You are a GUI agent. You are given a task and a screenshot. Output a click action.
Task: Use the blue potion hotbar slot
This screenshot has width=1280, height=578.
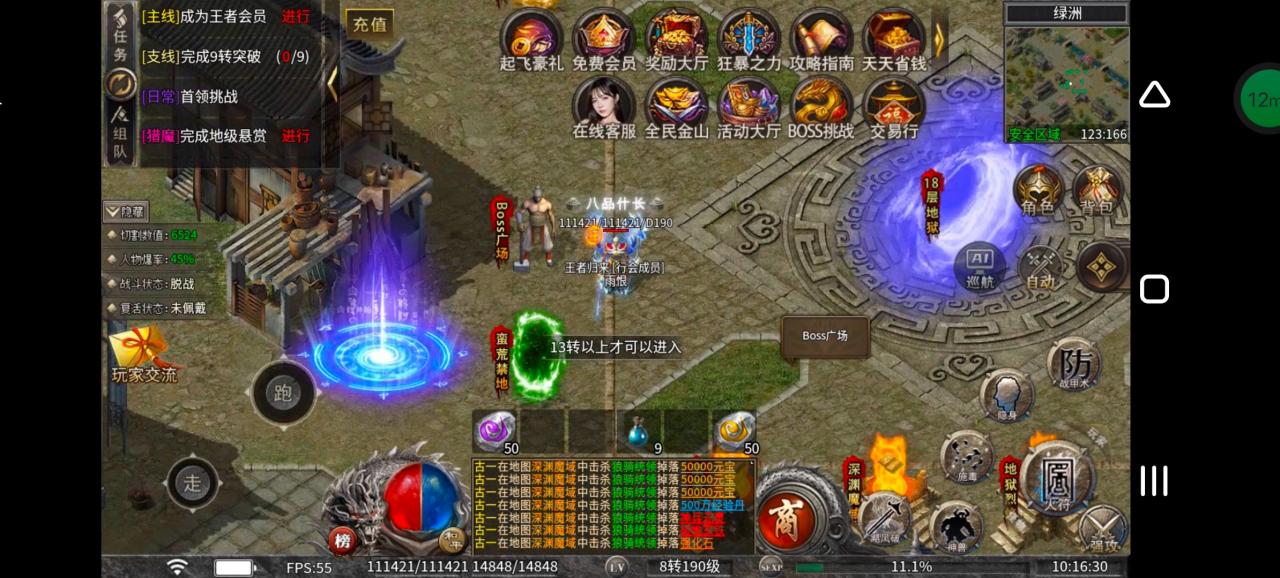[638, 431]
